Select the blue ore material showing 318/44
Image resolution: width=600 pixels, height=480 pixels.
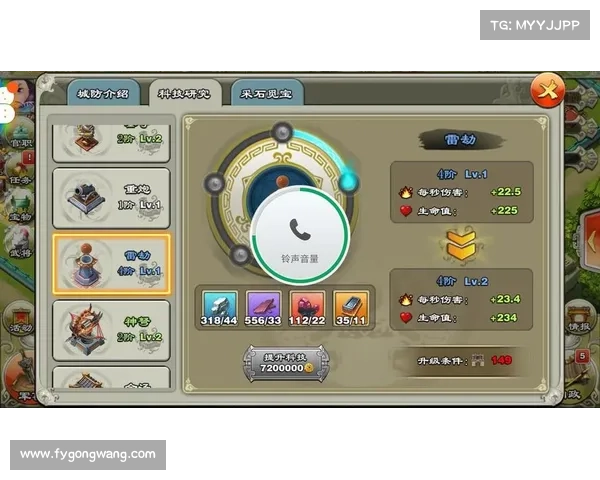tap(220, 309)
